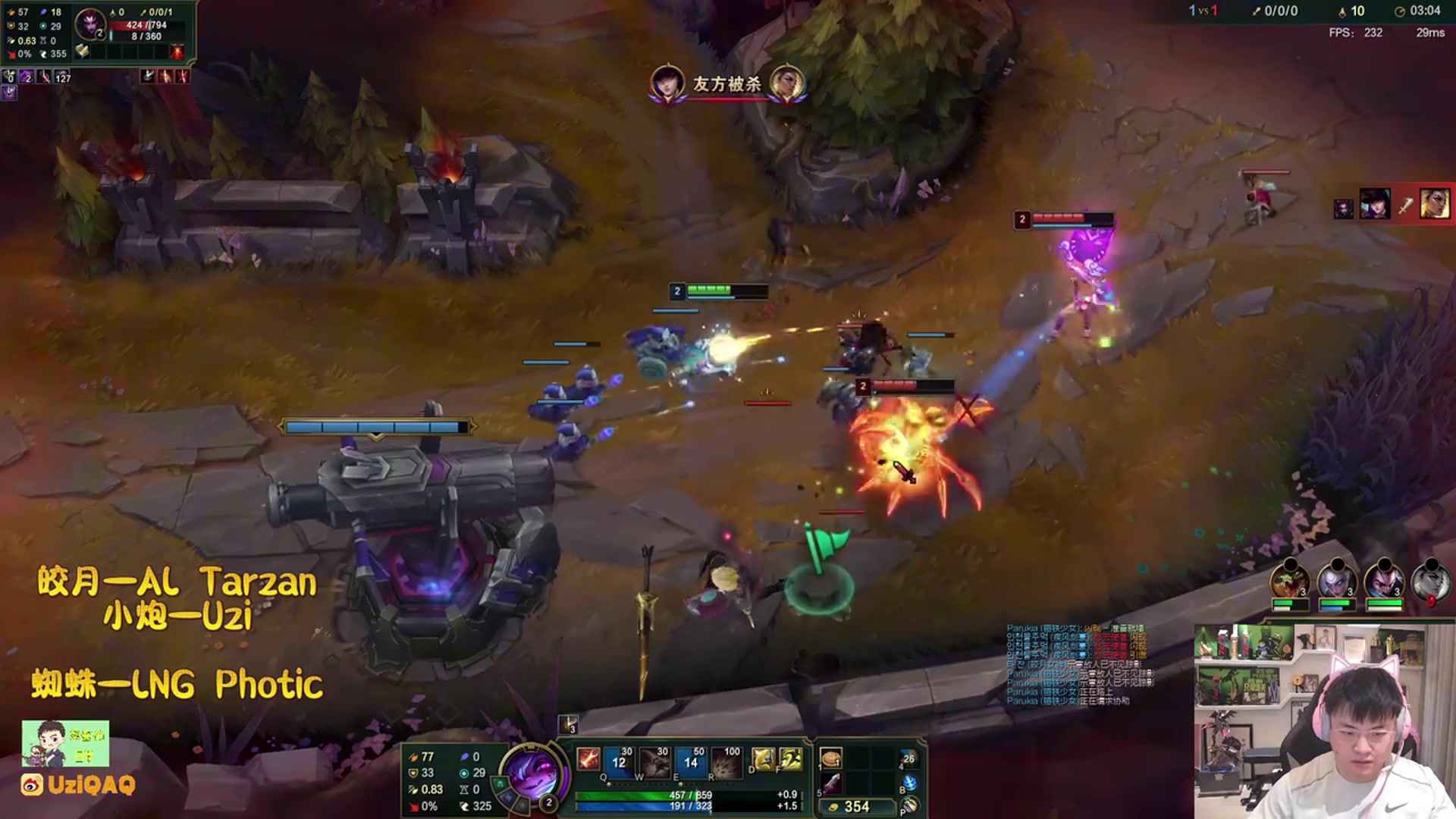Click the blue recall button
Image resolution: width=1456 pixels, height=819 pixels.
coord(908,783)
